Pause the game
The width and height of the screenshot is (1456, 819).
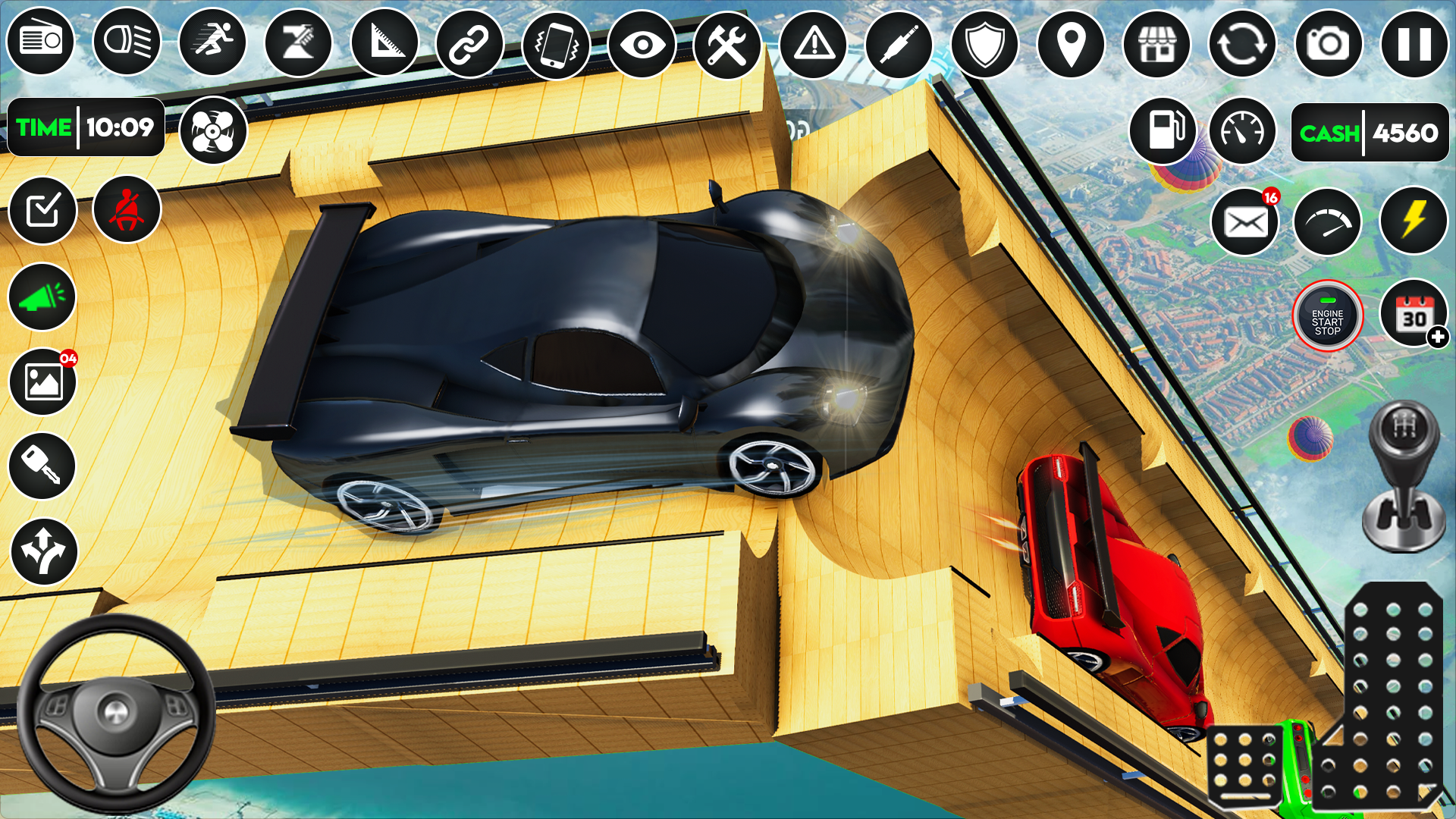pyautogui.click(x=1414, y=45)
